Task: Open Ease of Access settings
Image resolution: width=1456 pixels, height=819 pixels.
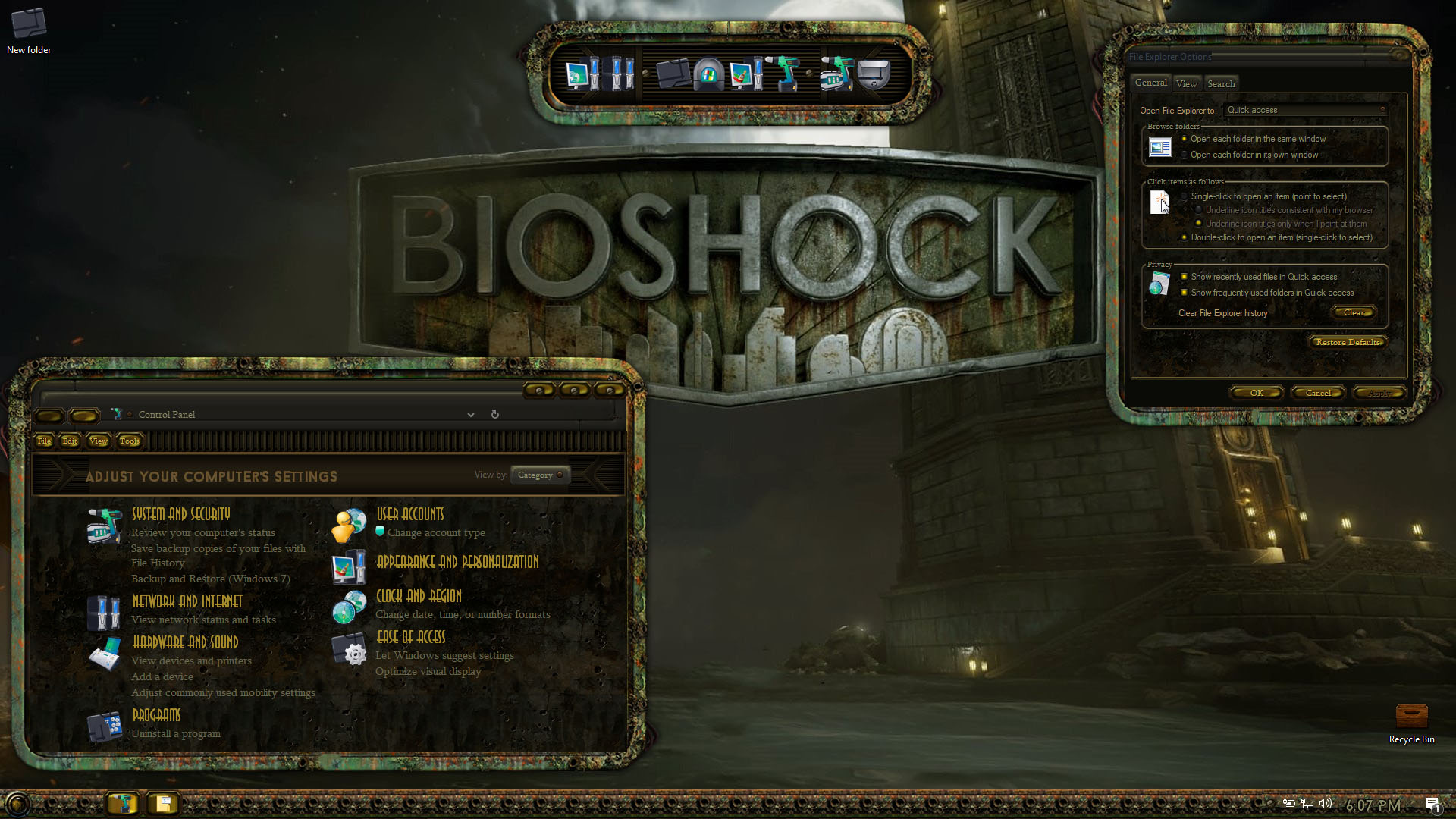Action: [410, 637]
